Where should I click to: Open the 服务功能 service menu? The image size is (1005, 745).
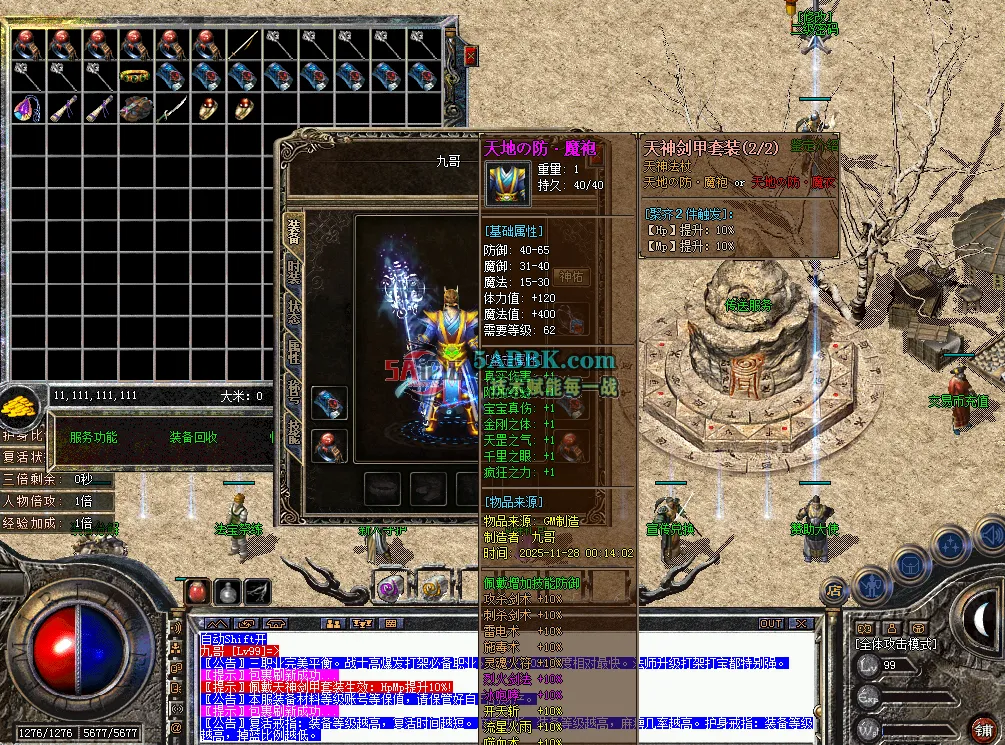point(93,437)
